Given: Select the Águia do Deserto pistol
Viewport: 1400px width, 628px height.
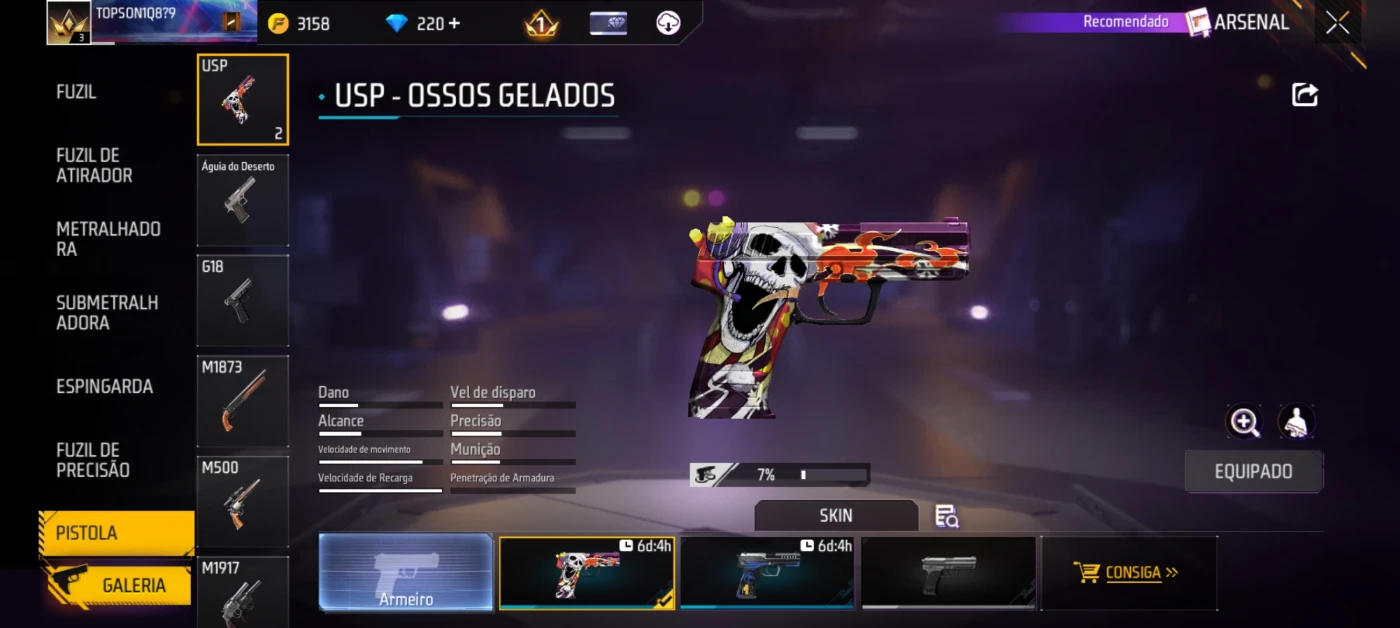Looking at the screenshot, I should point(243,200).
